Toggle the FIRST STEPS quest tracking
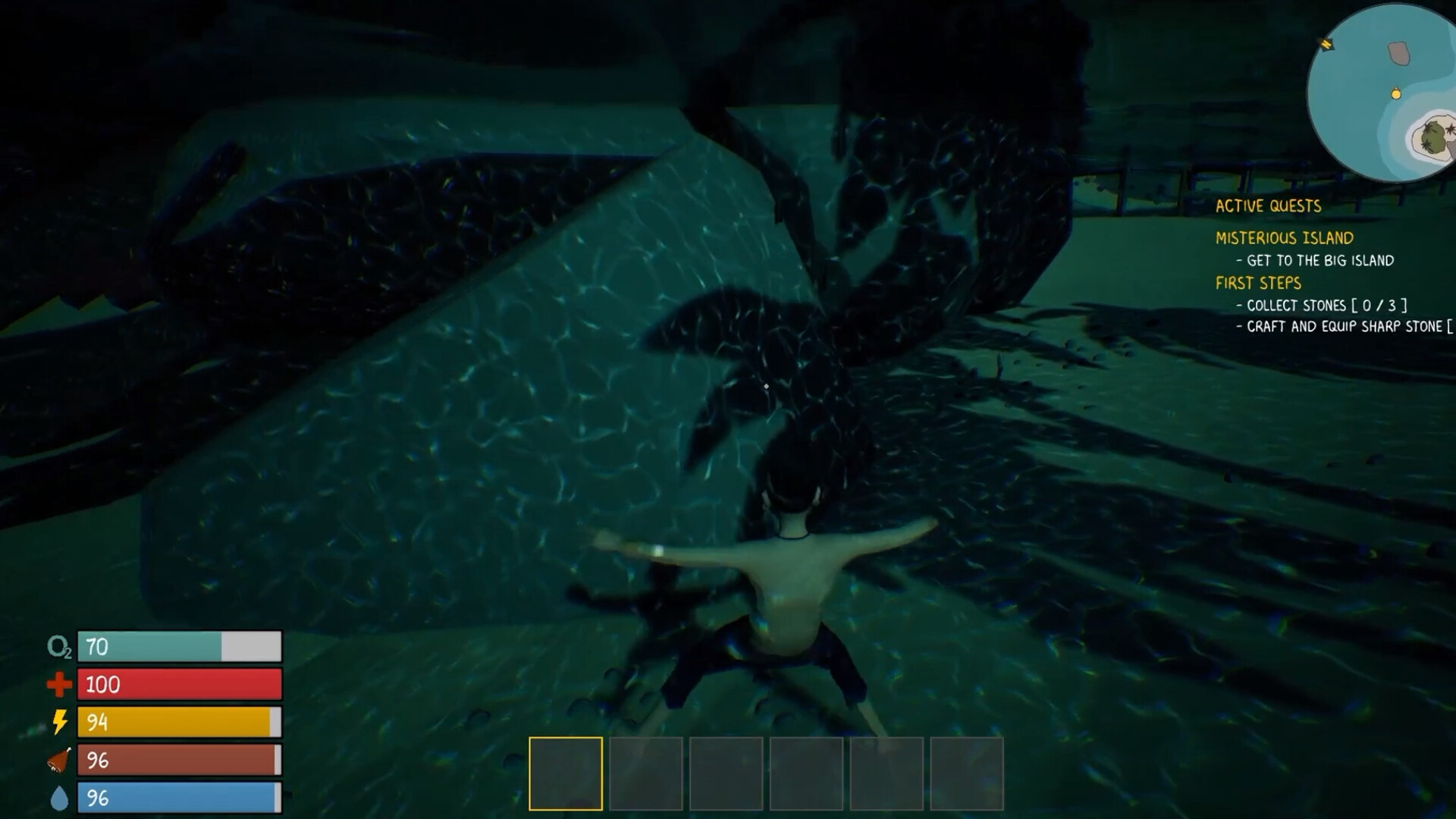Screen dimensions: 1456x819 pos(1258,284)
